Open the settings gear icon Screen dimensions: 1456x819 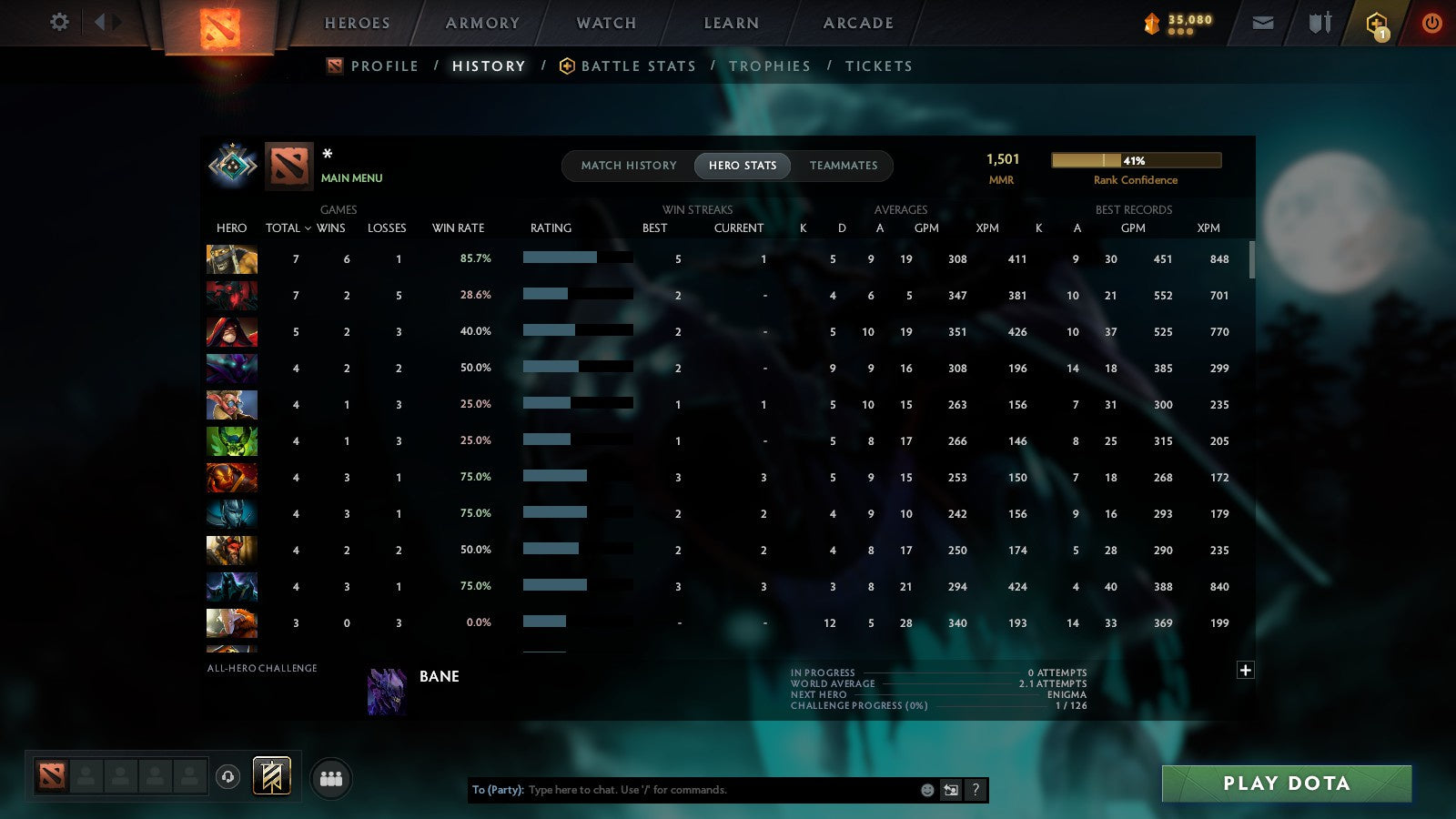click(x=59, y=22)
